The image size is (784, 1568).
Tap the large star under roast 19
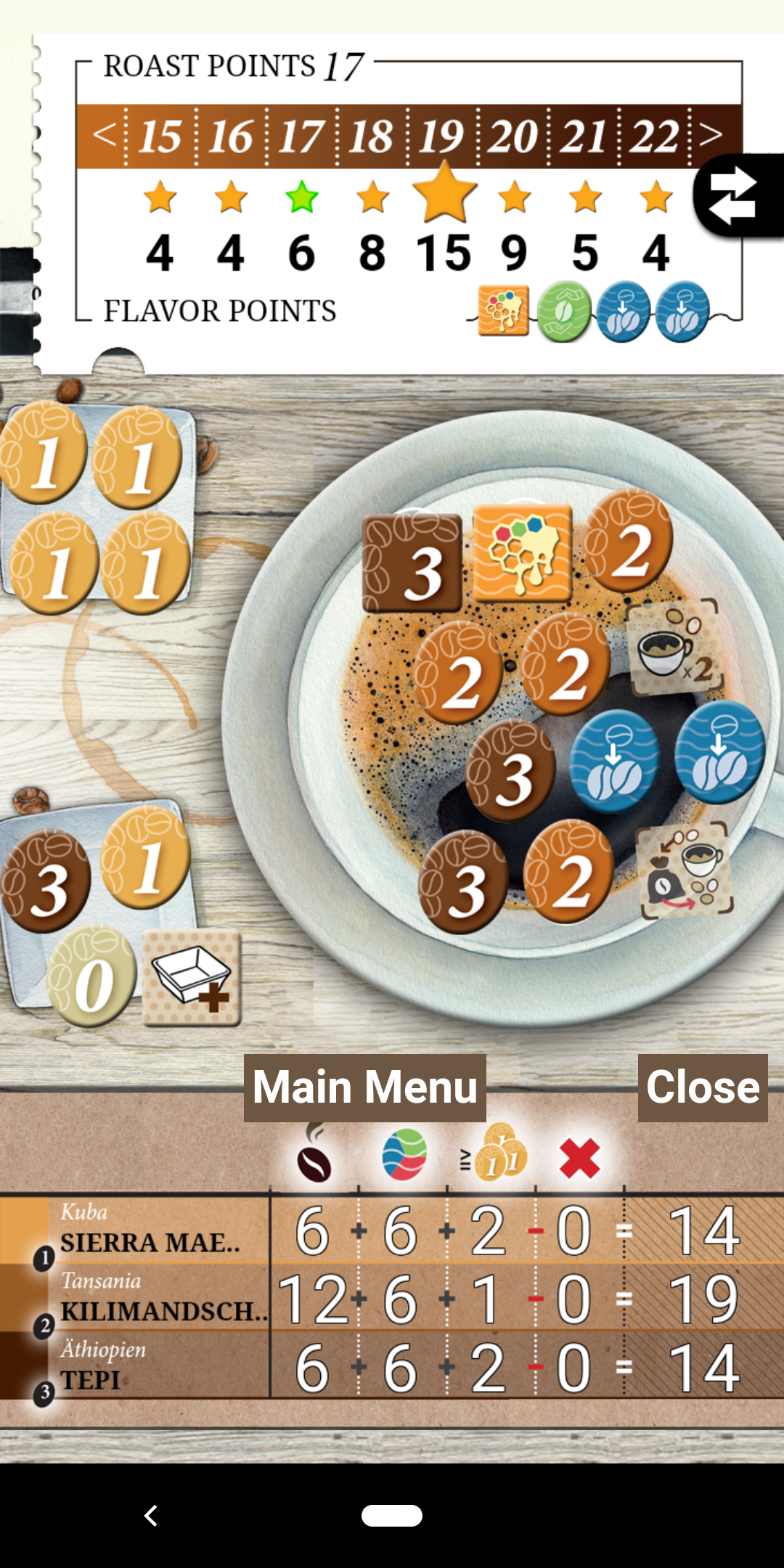click(x=444, y=193)
